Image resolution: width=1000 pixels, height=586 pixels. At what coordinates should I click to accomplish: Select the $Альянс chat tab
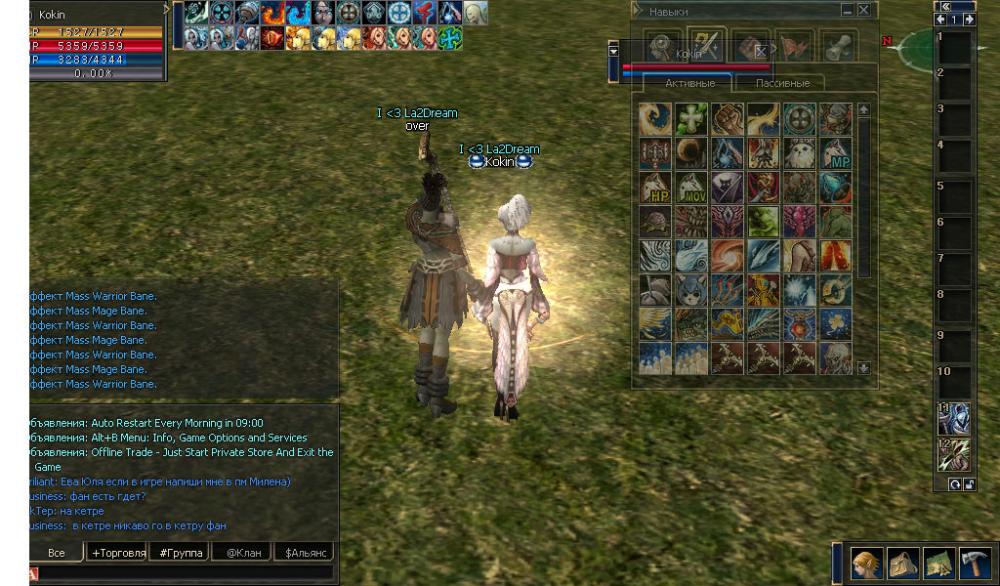[x=304, y=552]
